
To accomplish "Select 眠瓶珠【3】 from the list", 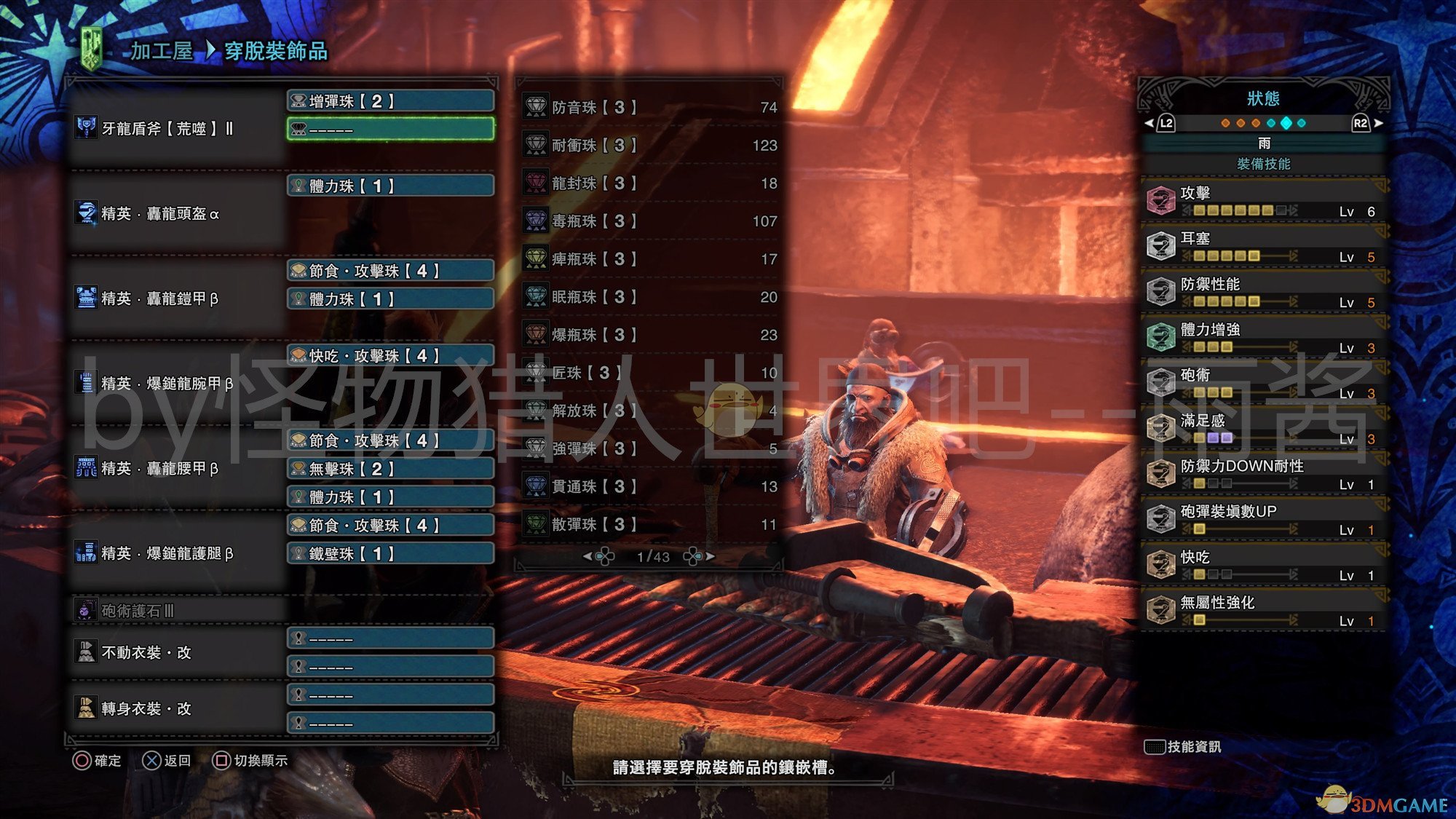I will (649, 297).
